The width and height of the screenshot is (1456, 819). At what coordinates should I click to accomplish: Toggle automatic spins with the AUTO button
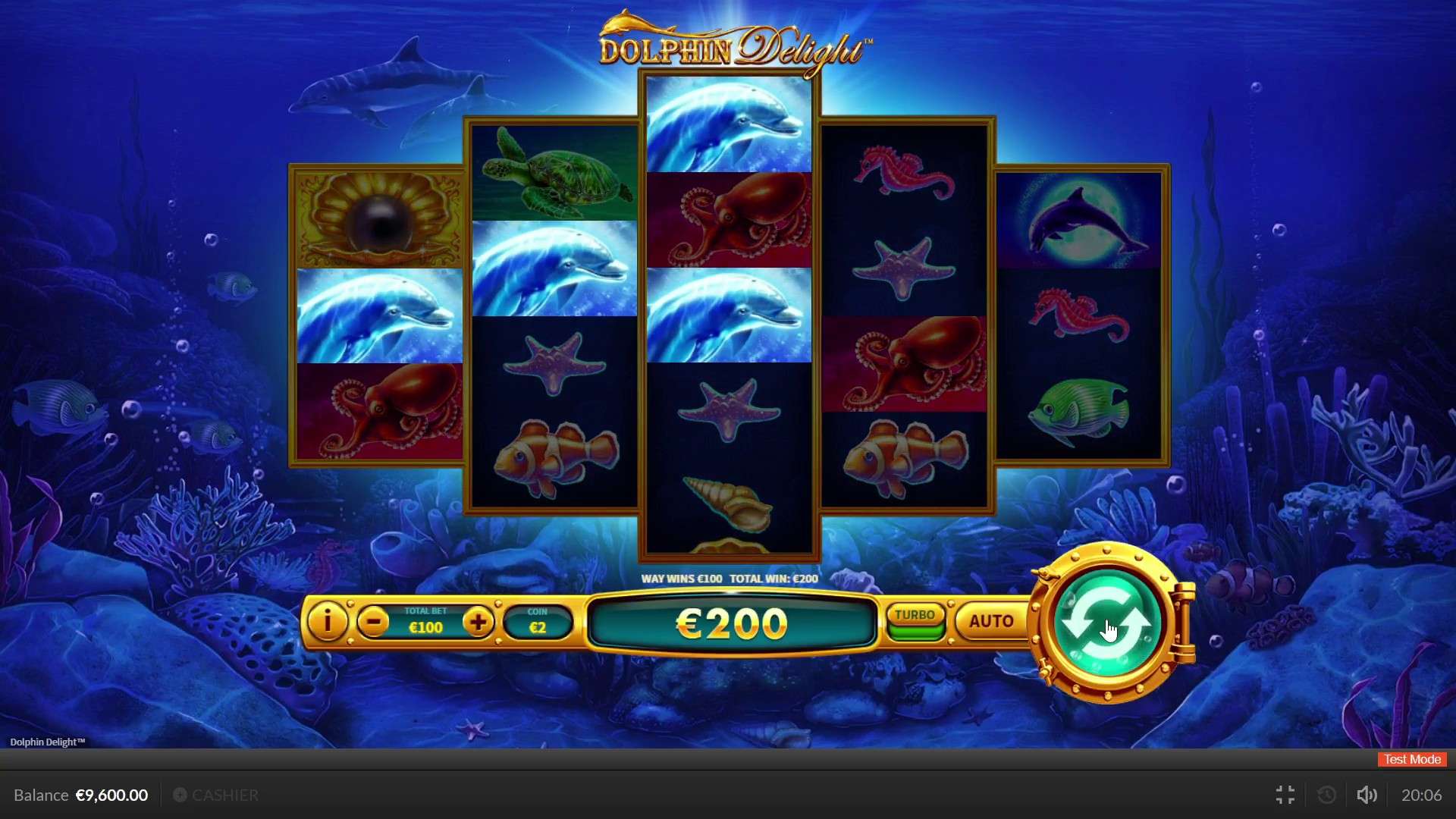[x=990, y=621]
